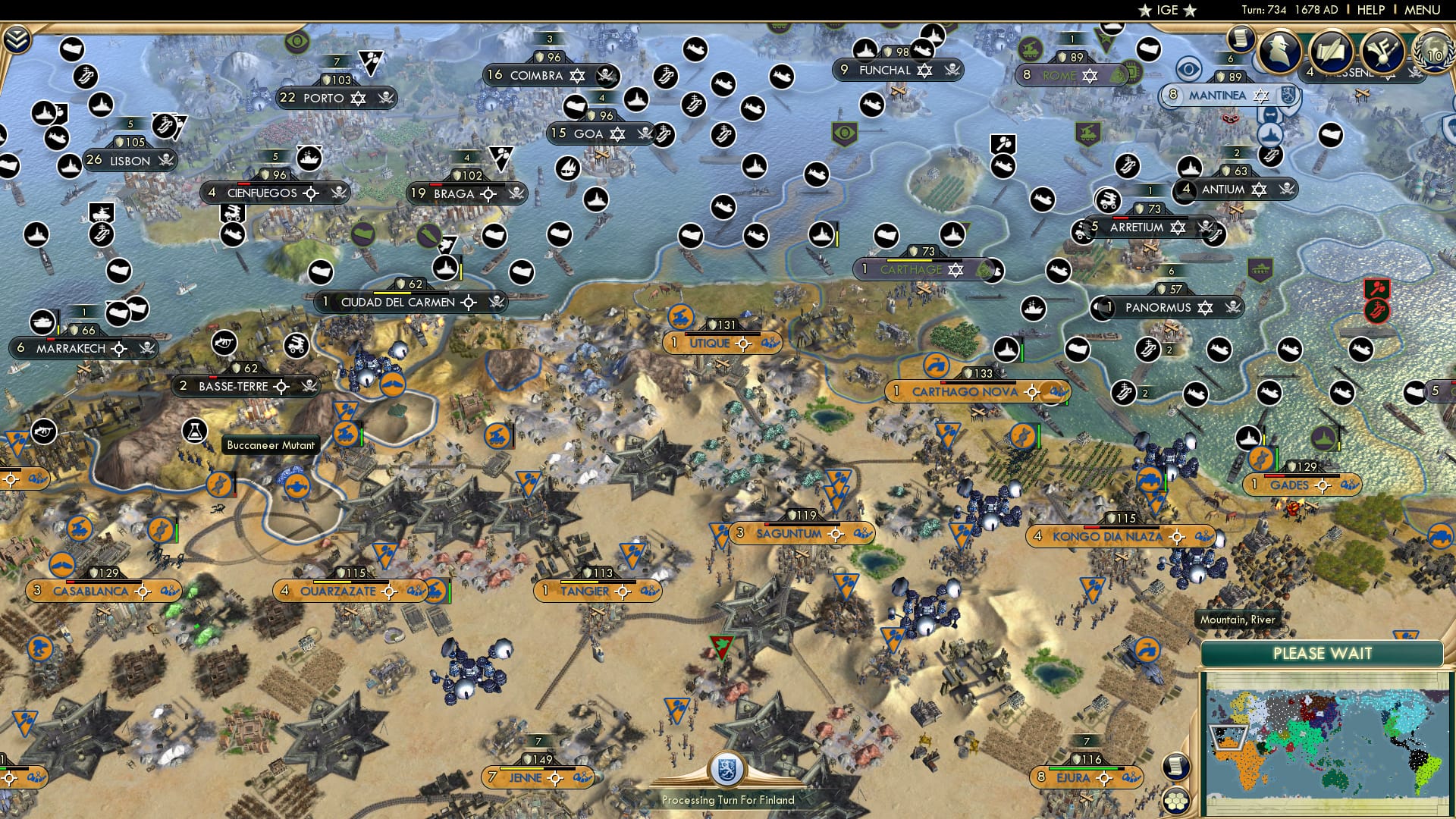
Task: Open the Social Policies banner icon
Action: click(1384, 52)
